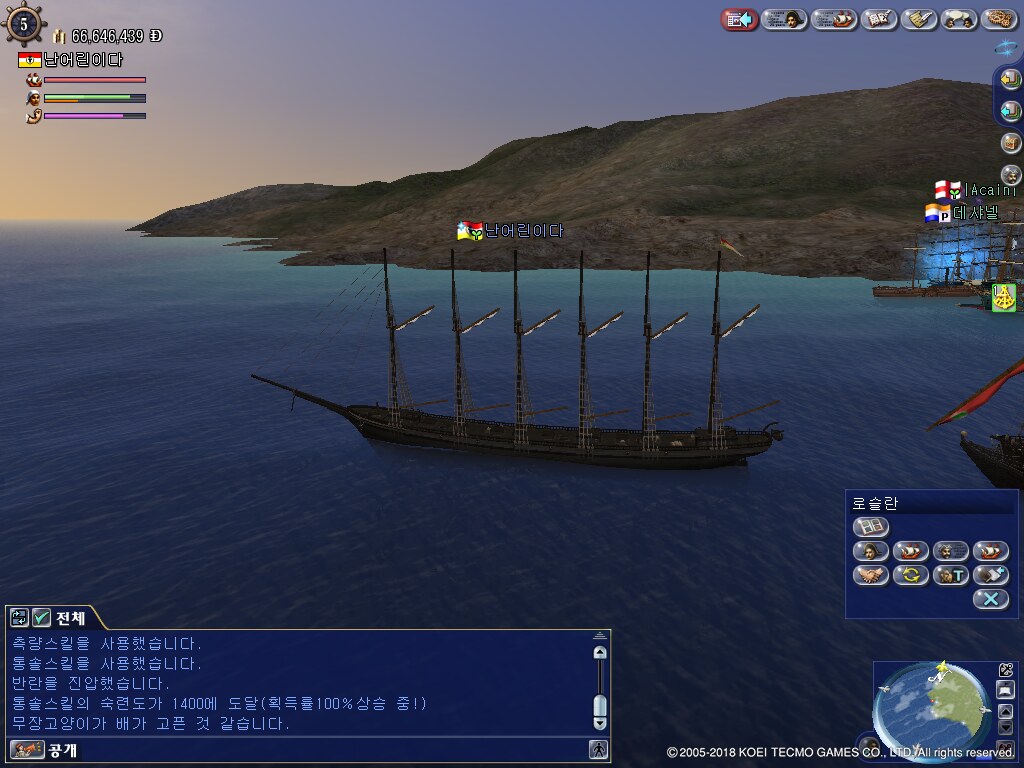Open the scroll and feather quest log
The width and height of the screenshot is (1024, 768).
[x=918, y=19]
